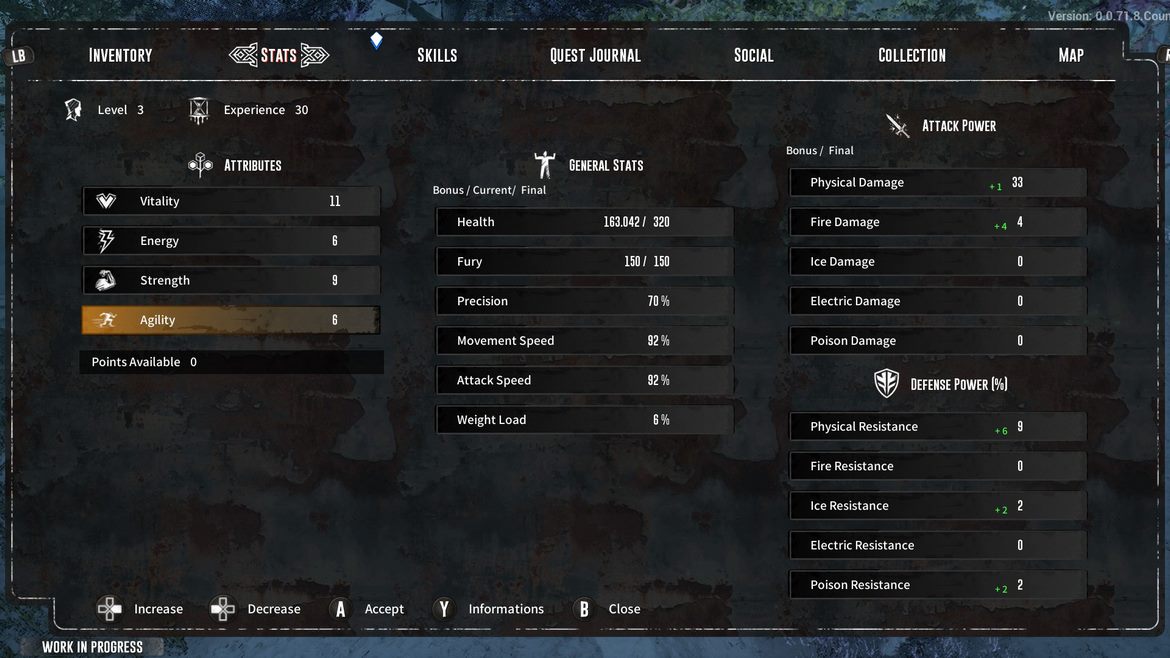
Task: Open the Stats tab
Action: point(278,55)
